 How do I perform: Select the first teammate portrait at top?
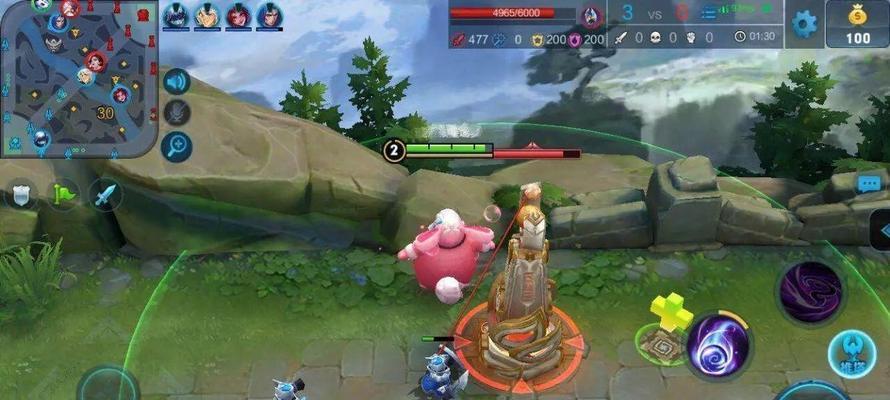pos(176,15)
